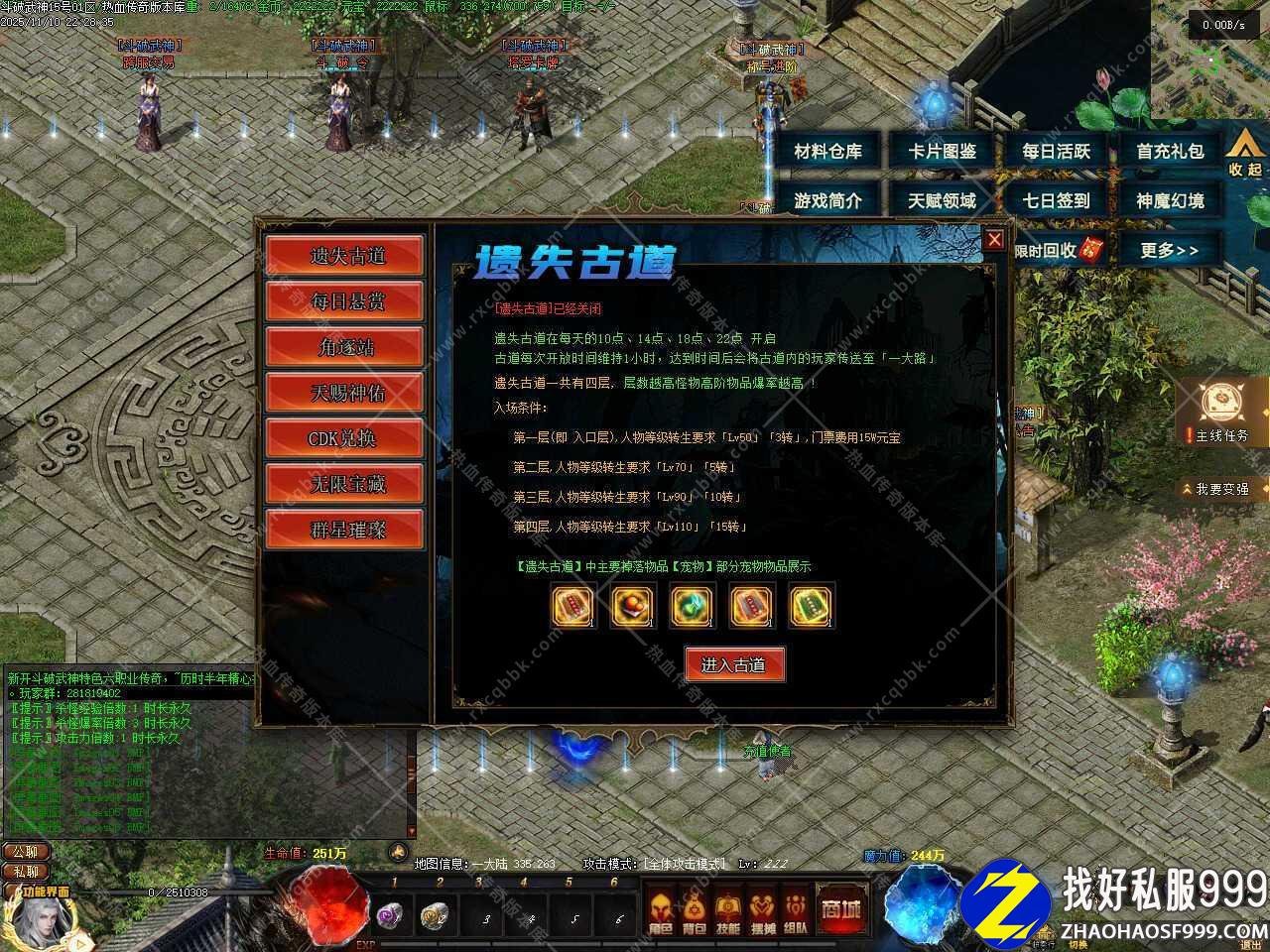The image size is (1270, 952).
Task: Switch to the CDK兑换 tab
Action: tap(344, 438)
